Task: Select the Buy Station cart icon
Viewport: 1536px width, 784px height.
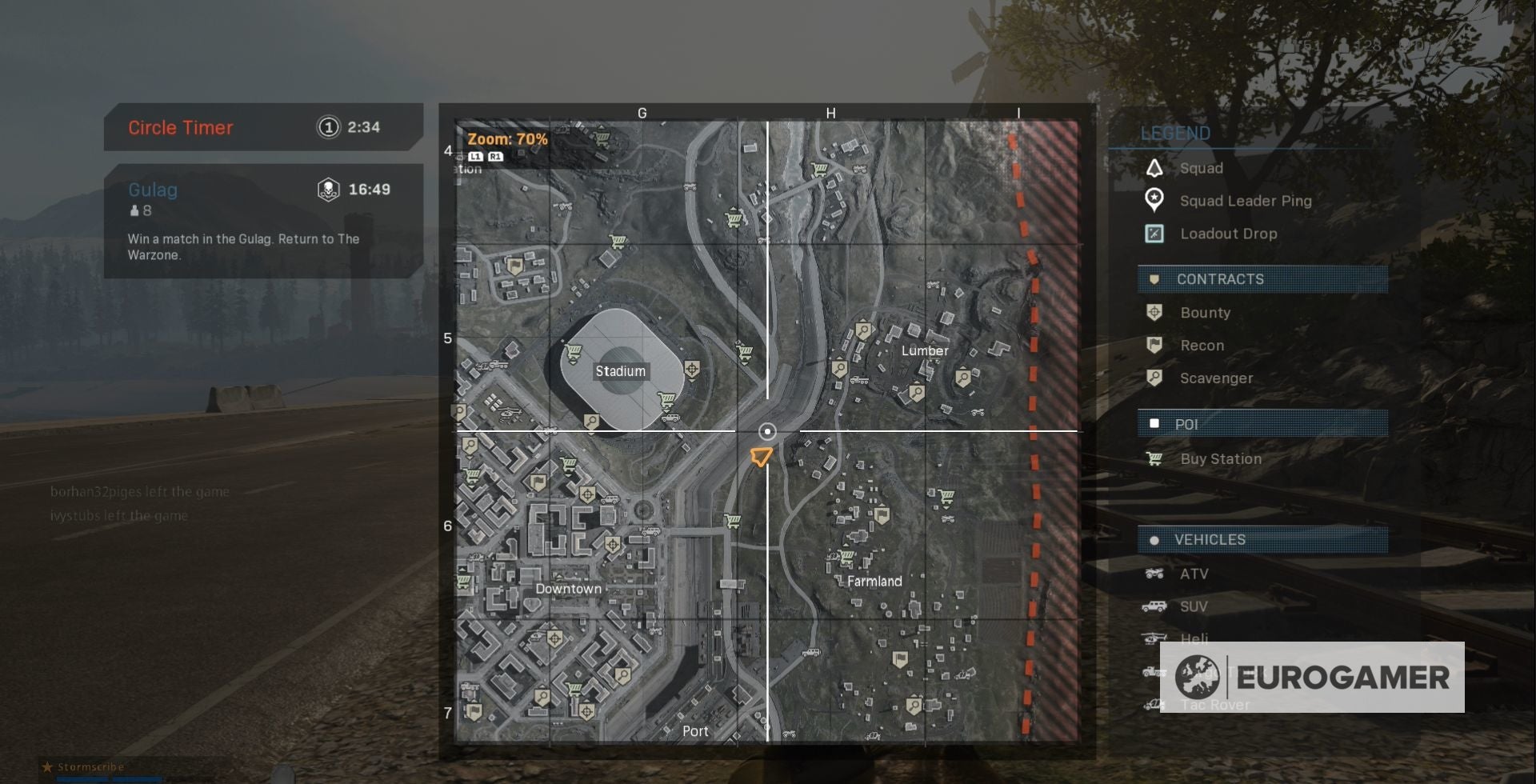Action: pyautogui.click(x=1155, y=459)
